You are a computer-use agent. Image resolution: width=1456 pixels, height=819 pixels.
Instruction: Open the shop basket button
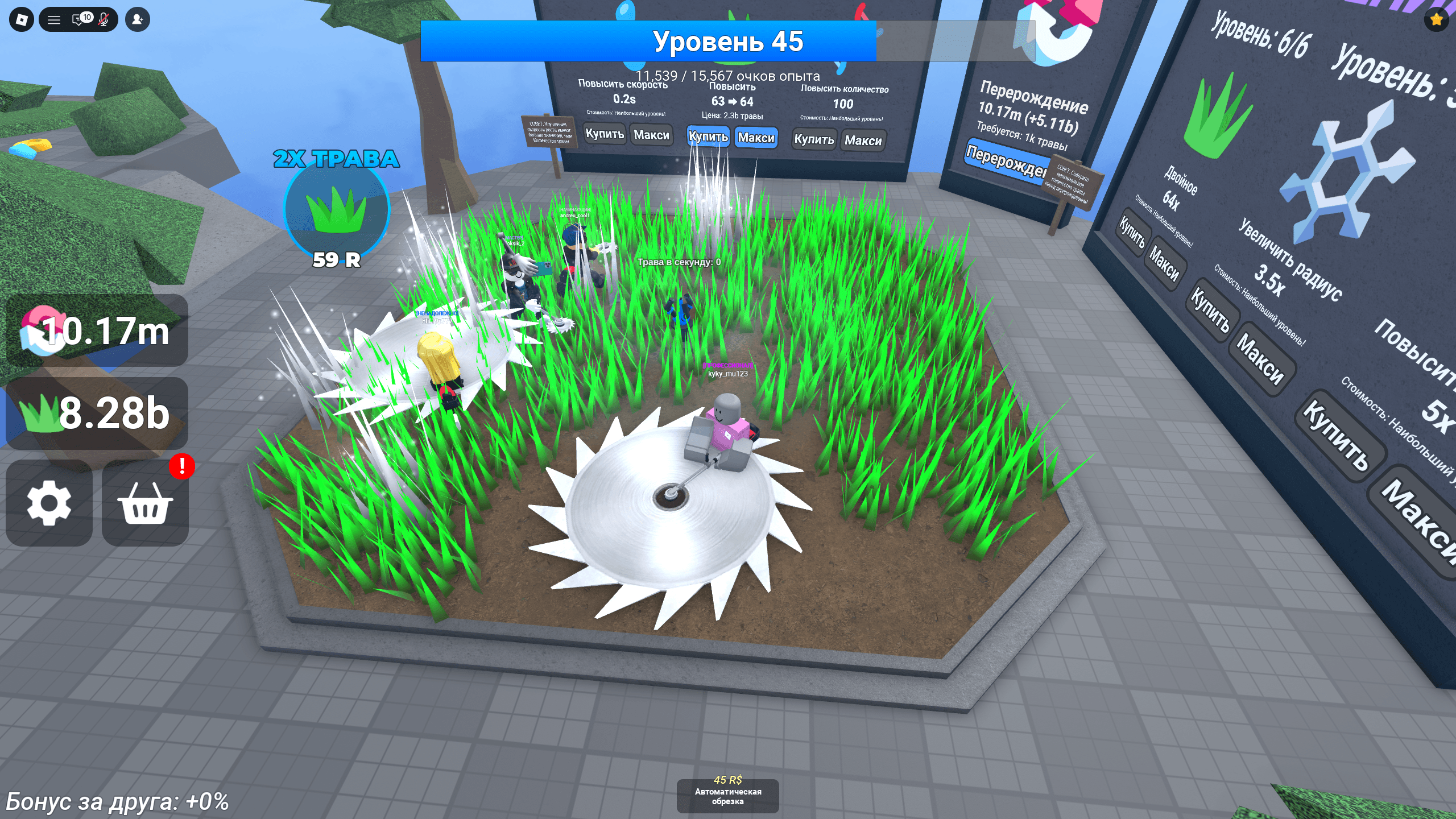tap(145, 503)
